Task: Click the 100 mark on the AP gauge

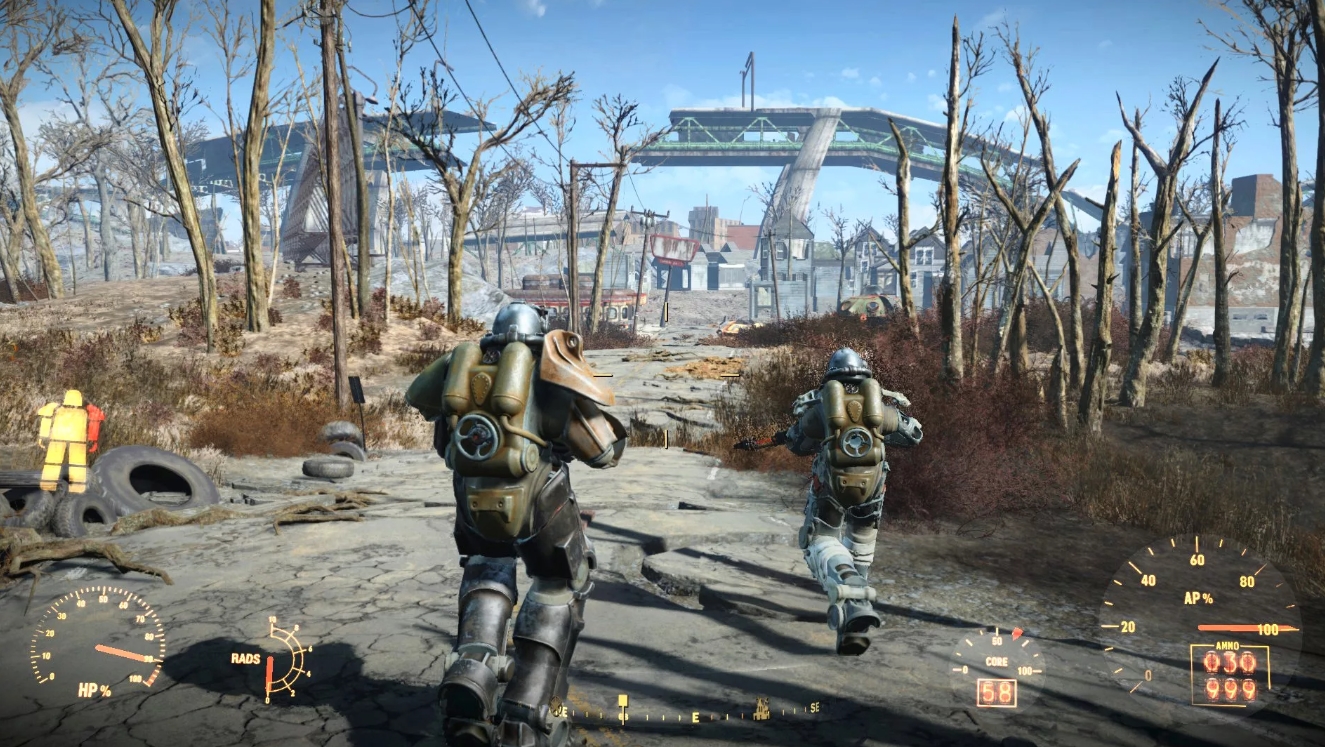Action: [1268, 629]
